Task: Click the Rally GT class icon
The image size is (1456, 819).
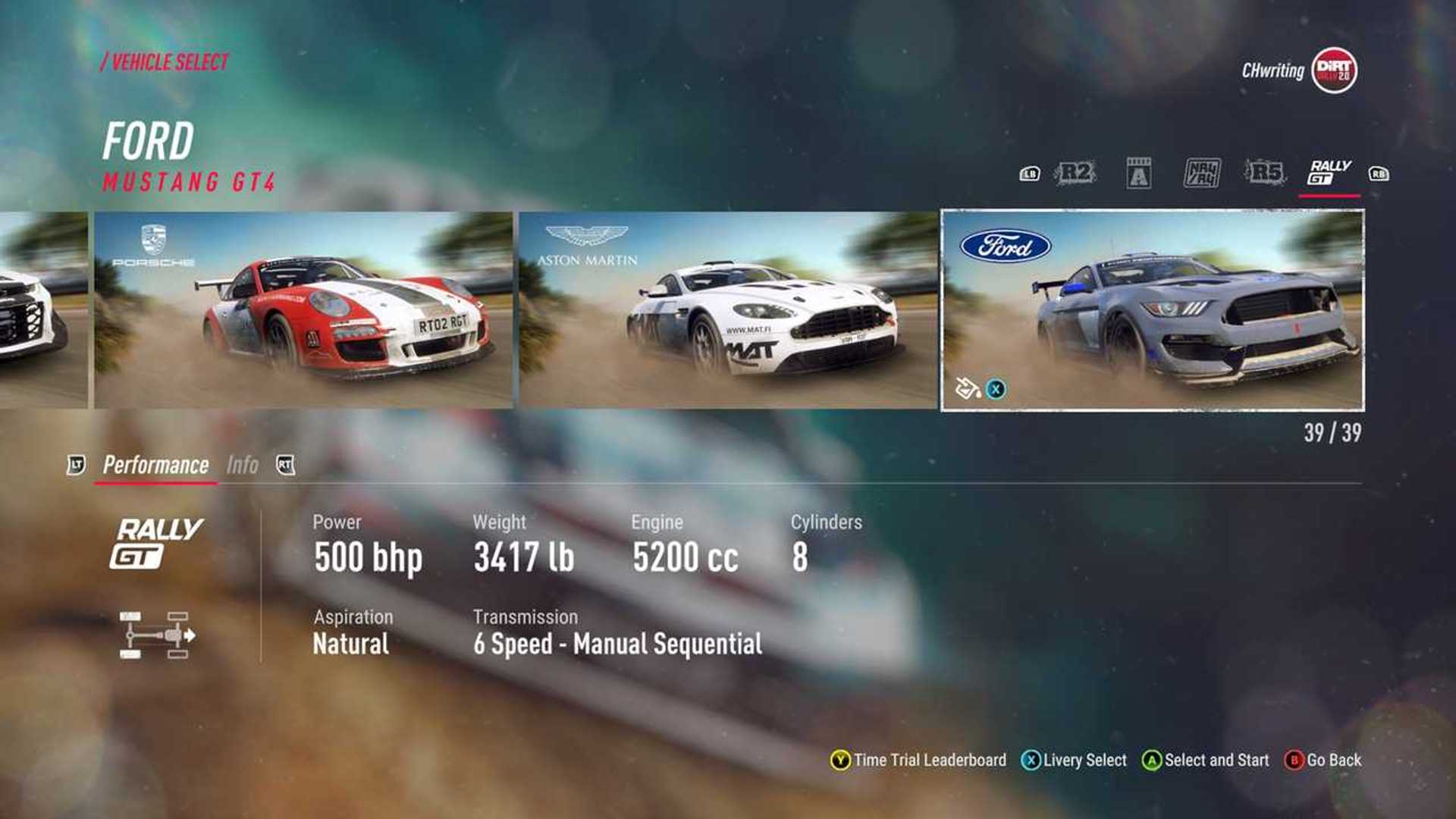Action: (x=1325, y=172)
